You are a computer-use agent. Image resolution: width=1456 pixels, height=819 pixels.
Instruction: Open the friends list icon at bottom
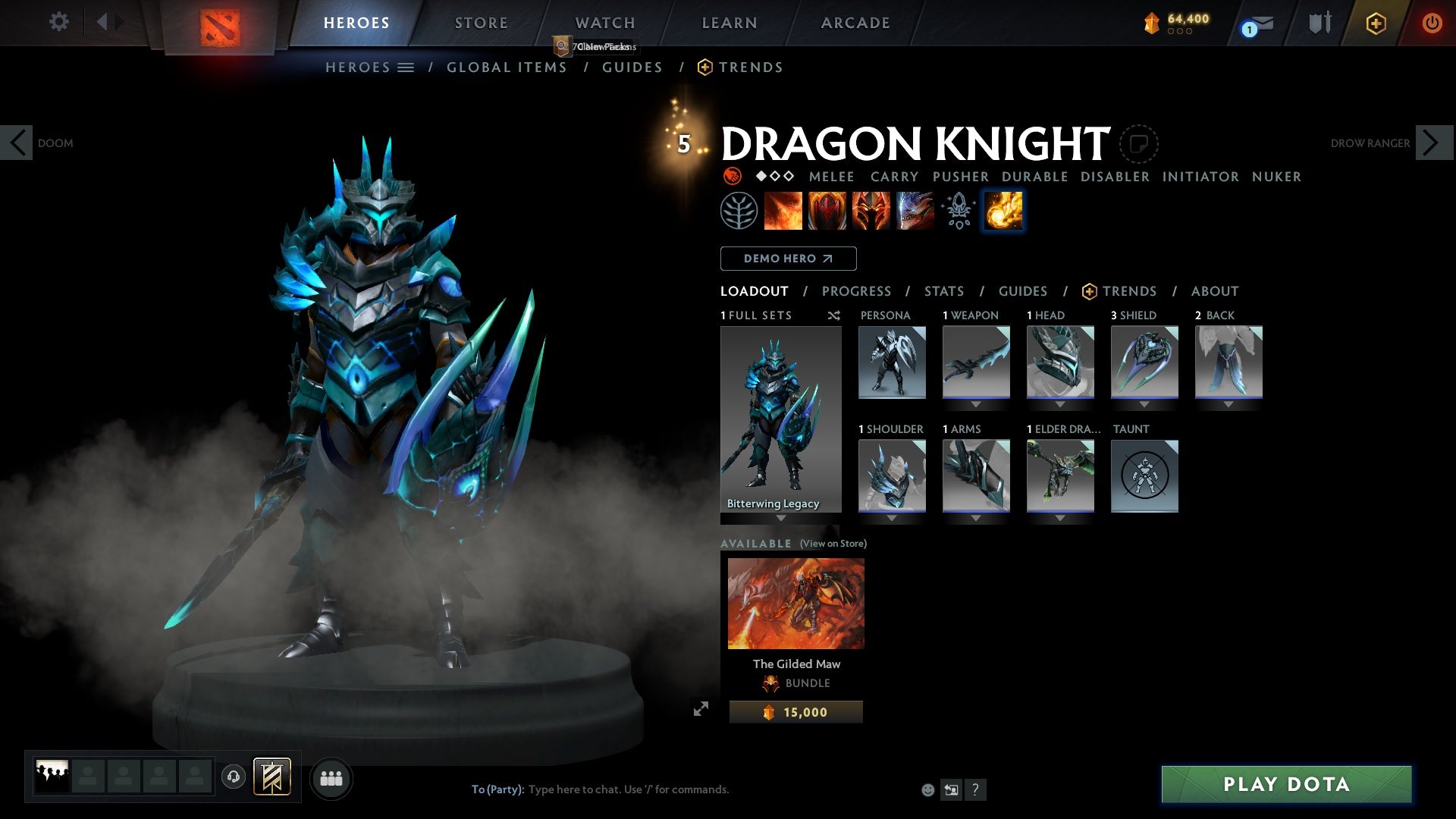click(331, 778)
